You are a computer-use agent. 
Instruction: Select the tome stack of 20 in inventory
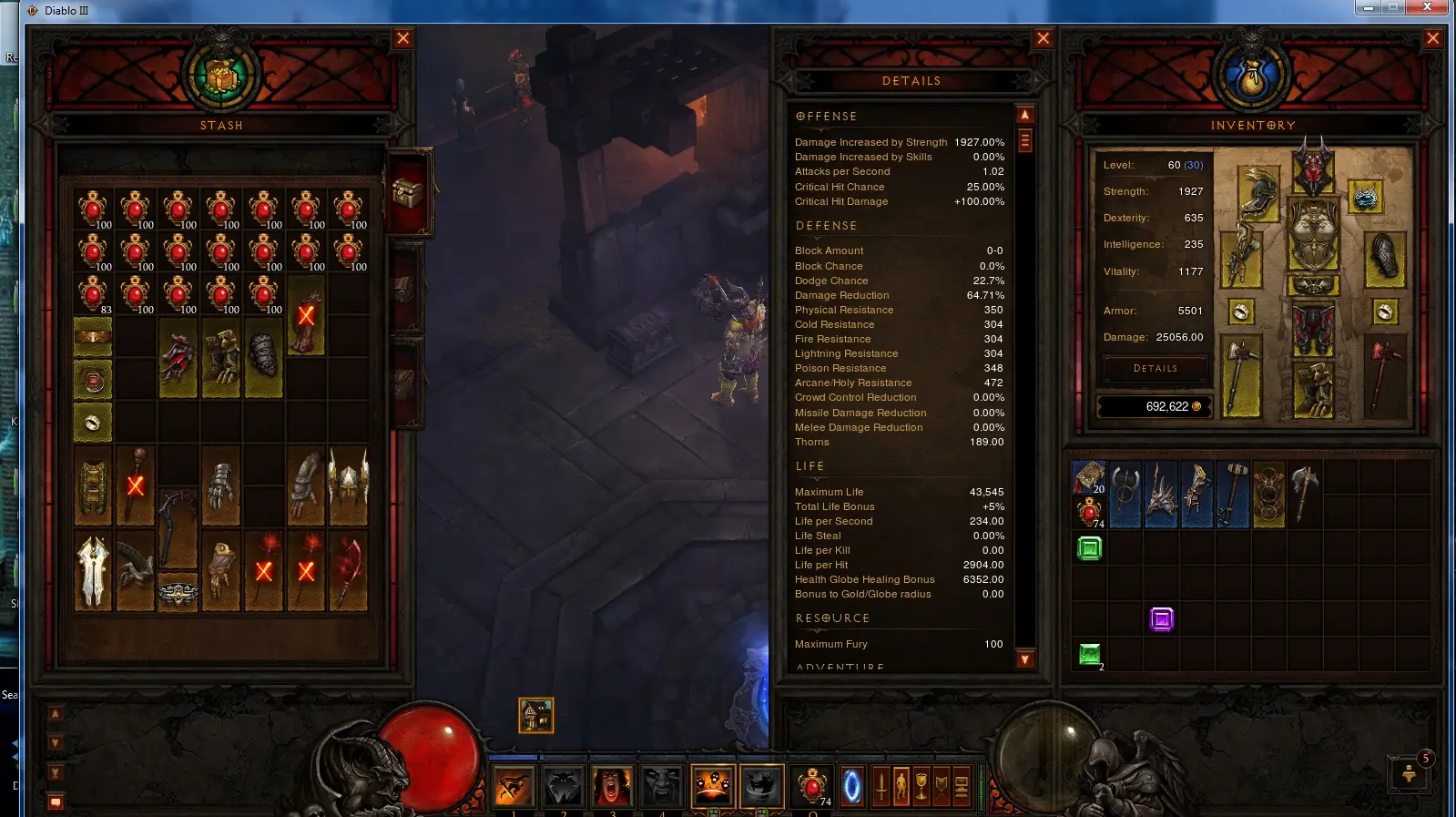pyautogui.click(x=1089, y=476)
